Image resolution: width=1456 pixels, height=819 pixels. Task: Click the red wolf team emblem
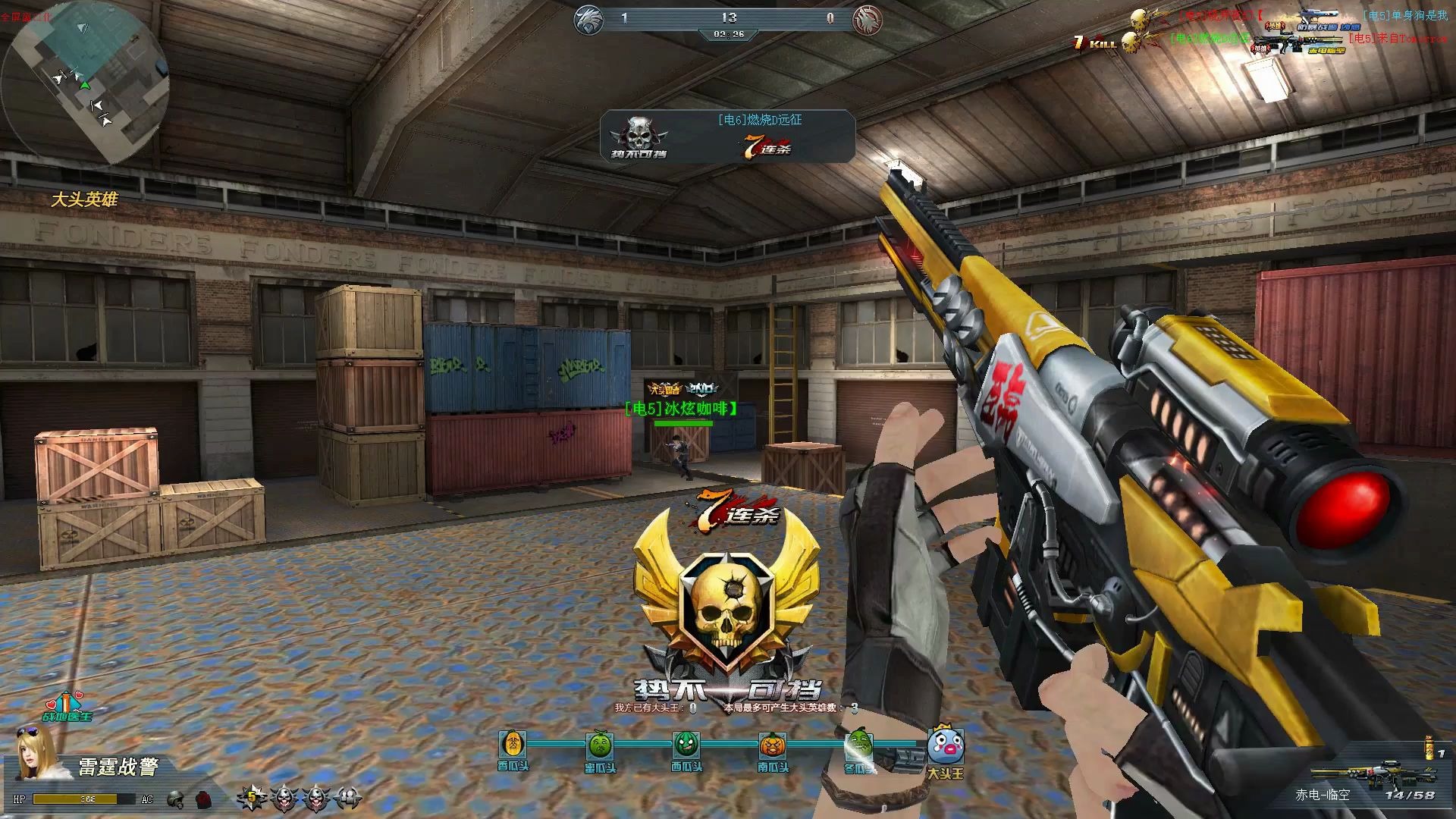866,20
